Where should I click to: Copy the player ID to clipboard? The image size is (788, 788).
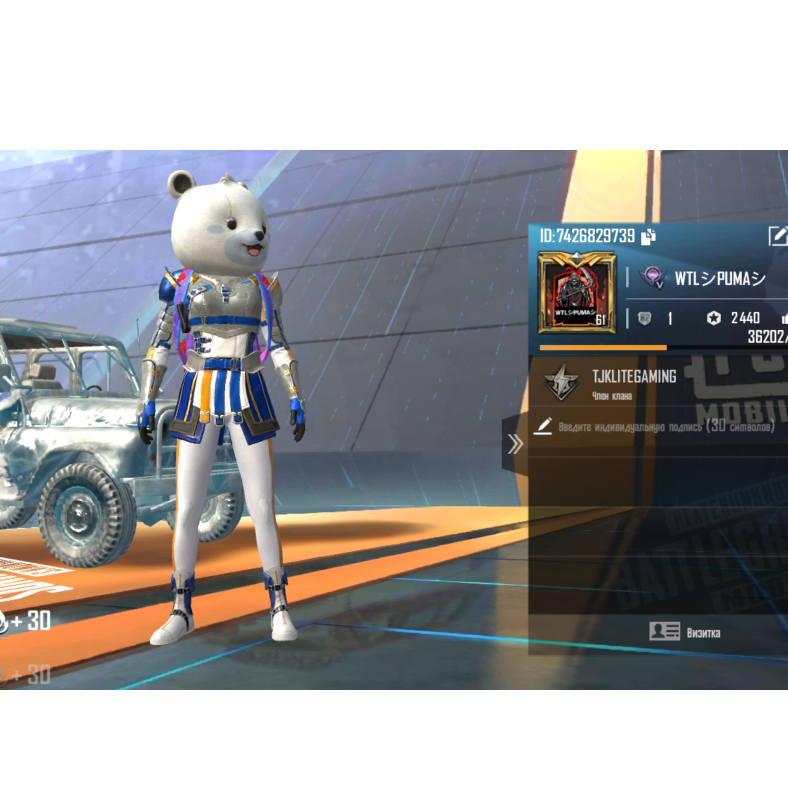coord(648,237)
